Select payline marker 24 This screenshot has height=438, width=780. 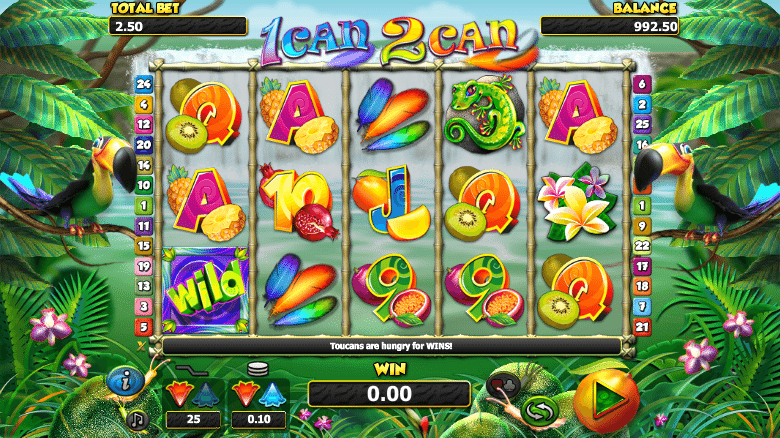(x=143, y=84)
